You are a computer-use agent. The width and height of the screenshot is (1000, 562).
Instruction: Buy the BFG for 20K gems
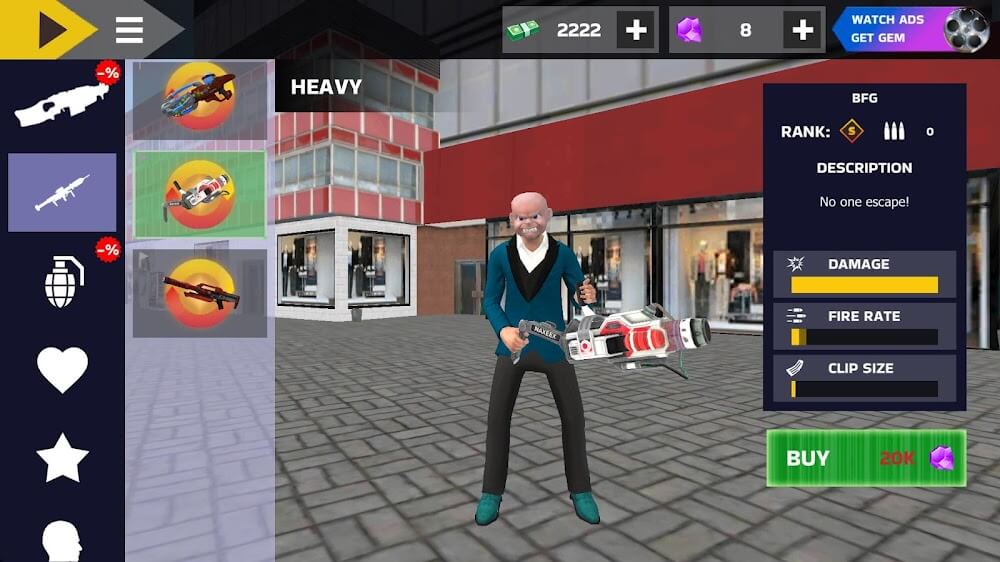tap(866, 458)
